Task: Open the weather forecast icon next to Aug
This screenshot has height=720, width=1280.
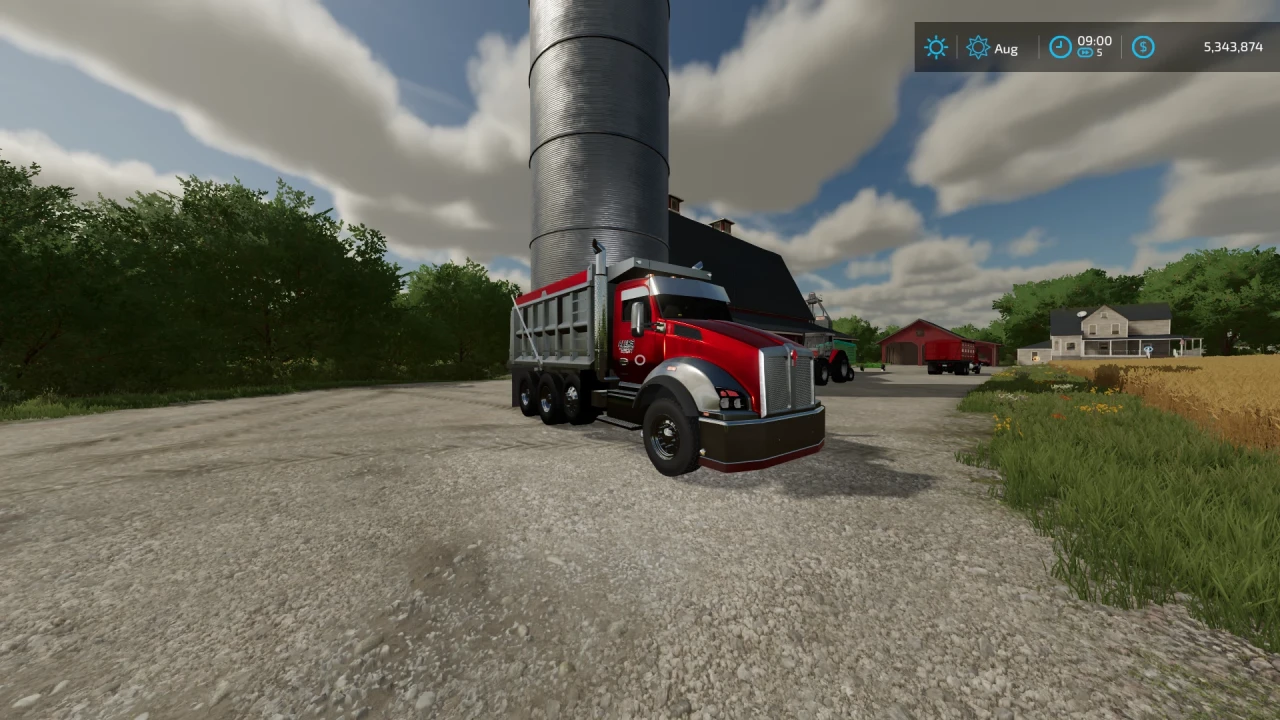Action: coord(977,47)
